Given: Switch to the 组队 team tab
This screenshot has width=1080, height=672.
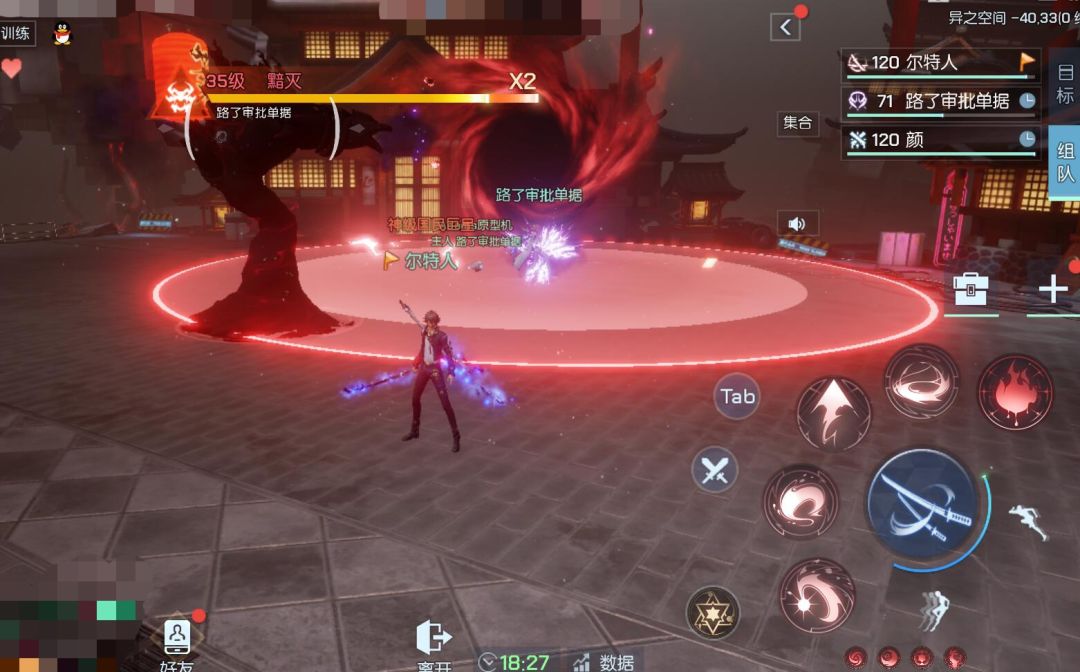Looking at the screenshot, I should (1064, 162).
